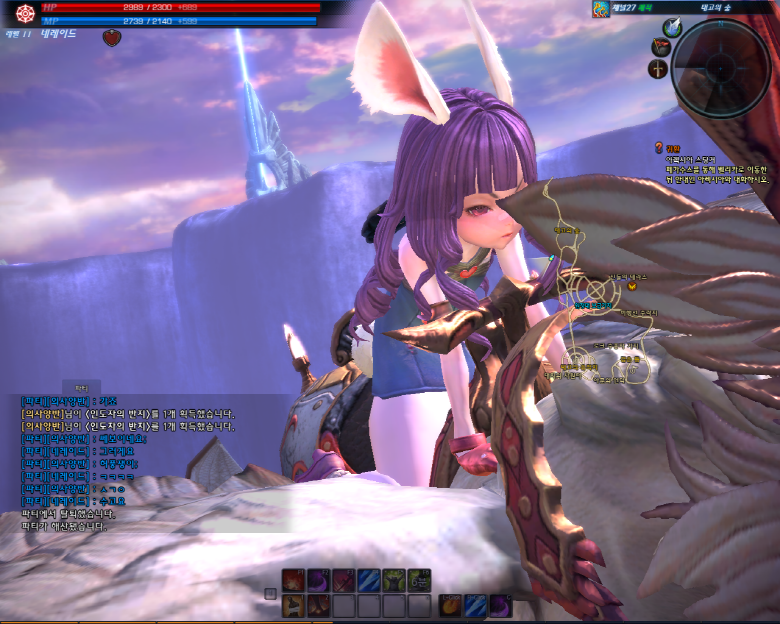Select the red flag icon beside minimap
The width and height of the screenshot is (780, 624).
(660, 46)
